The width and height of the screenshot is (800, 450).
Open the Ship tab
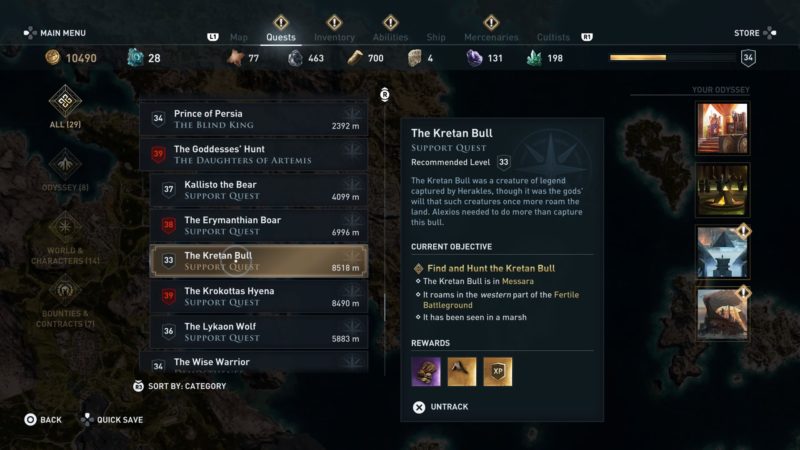coord(436,38)
